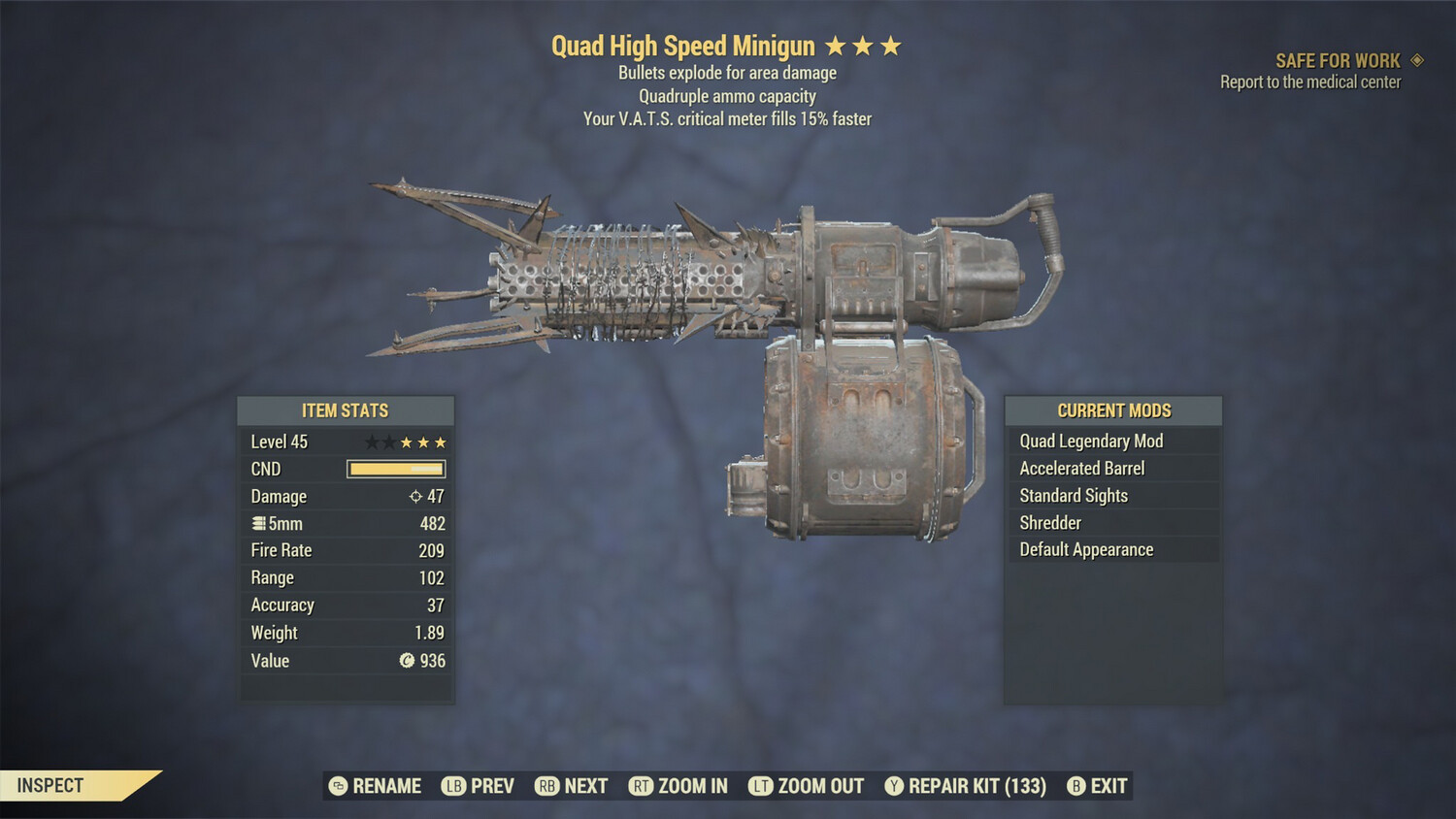The image size is (1456, 819).
Task: Select the Accelerated Barrel mod entry
Action: pyautogui.click(x=1081, y=468)
